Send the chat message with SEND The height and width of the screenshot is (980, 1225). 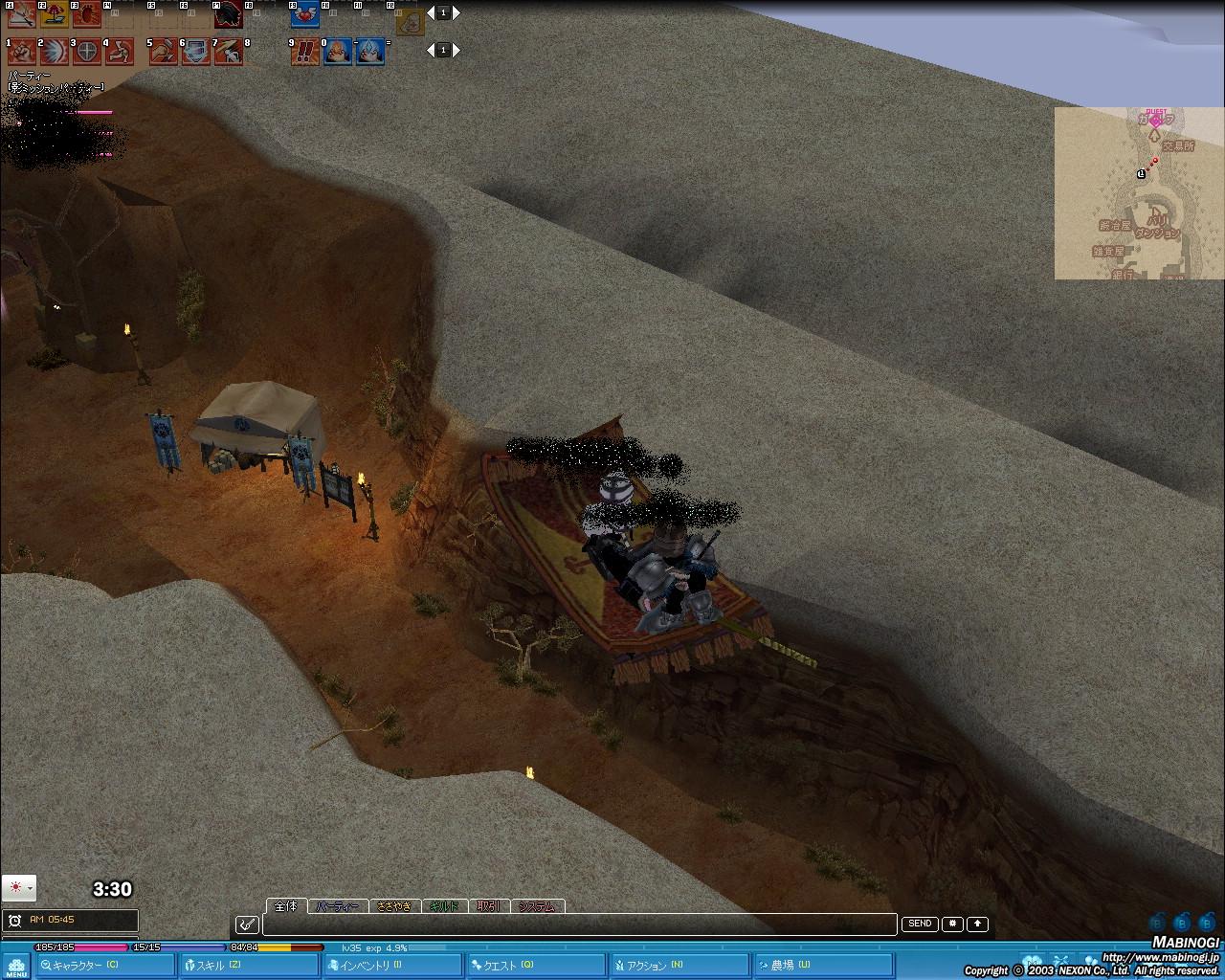(920, 924)
